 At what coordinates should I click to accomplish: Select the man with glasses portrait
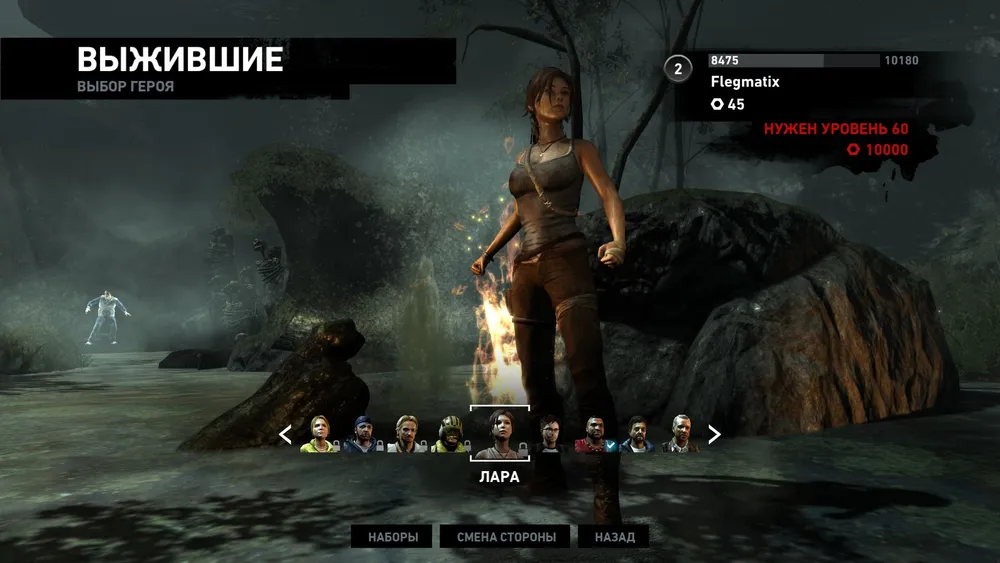pyautogui.click(x=550, y=434)
